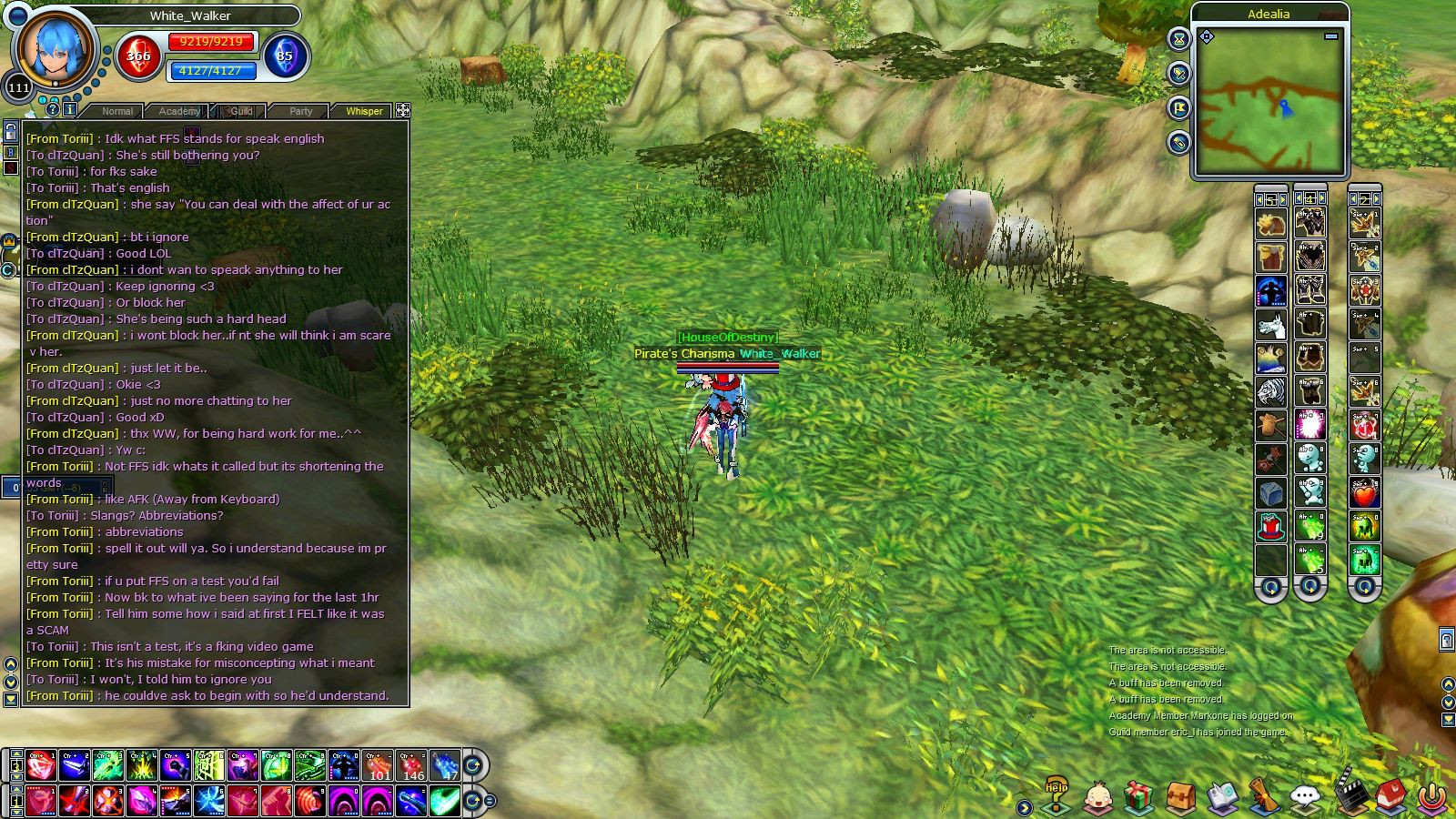Image resolution: width=1456 pixels, height=819 pixels.
Task: Minimize the minimap with the minus button
Action: (1331, 36)
